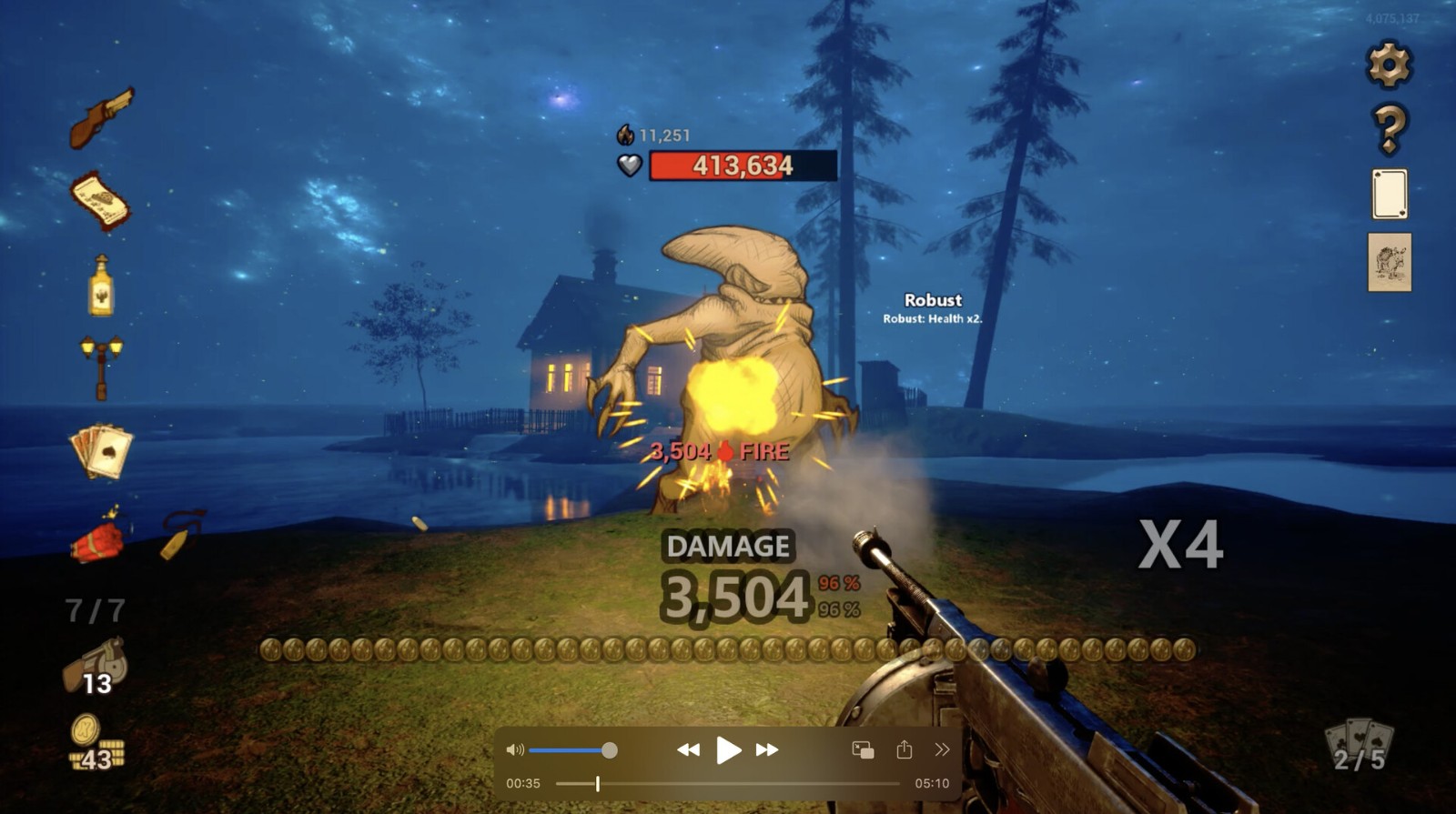Screen dimensions: 1456x814
Task: Check the Robust enemy modifier label
Action: click(933, 300)
